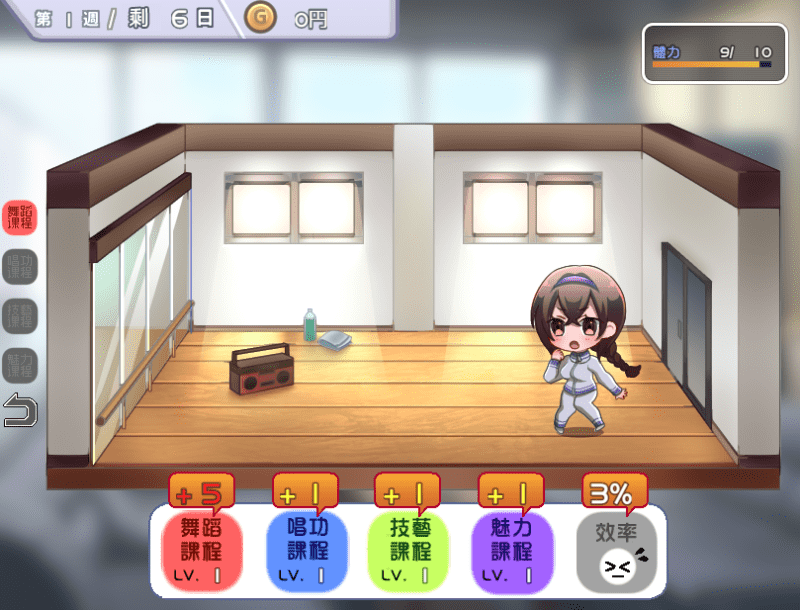Click the grey 效率 efficiency face button
800x610 pixels.
pos(616,549)
